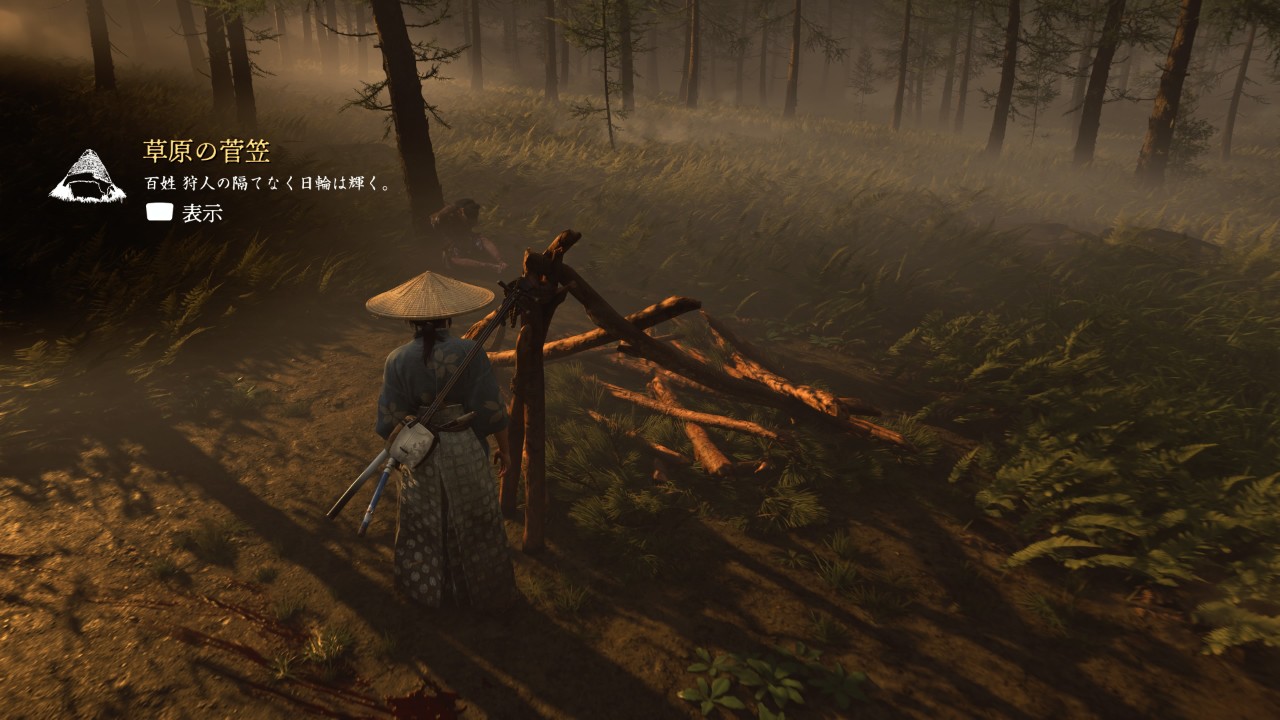Select the straw hat notification icon
Image resolution: width=1280 pixels, height=720 pixels.
pyautogui.click(x=88, y=177)
